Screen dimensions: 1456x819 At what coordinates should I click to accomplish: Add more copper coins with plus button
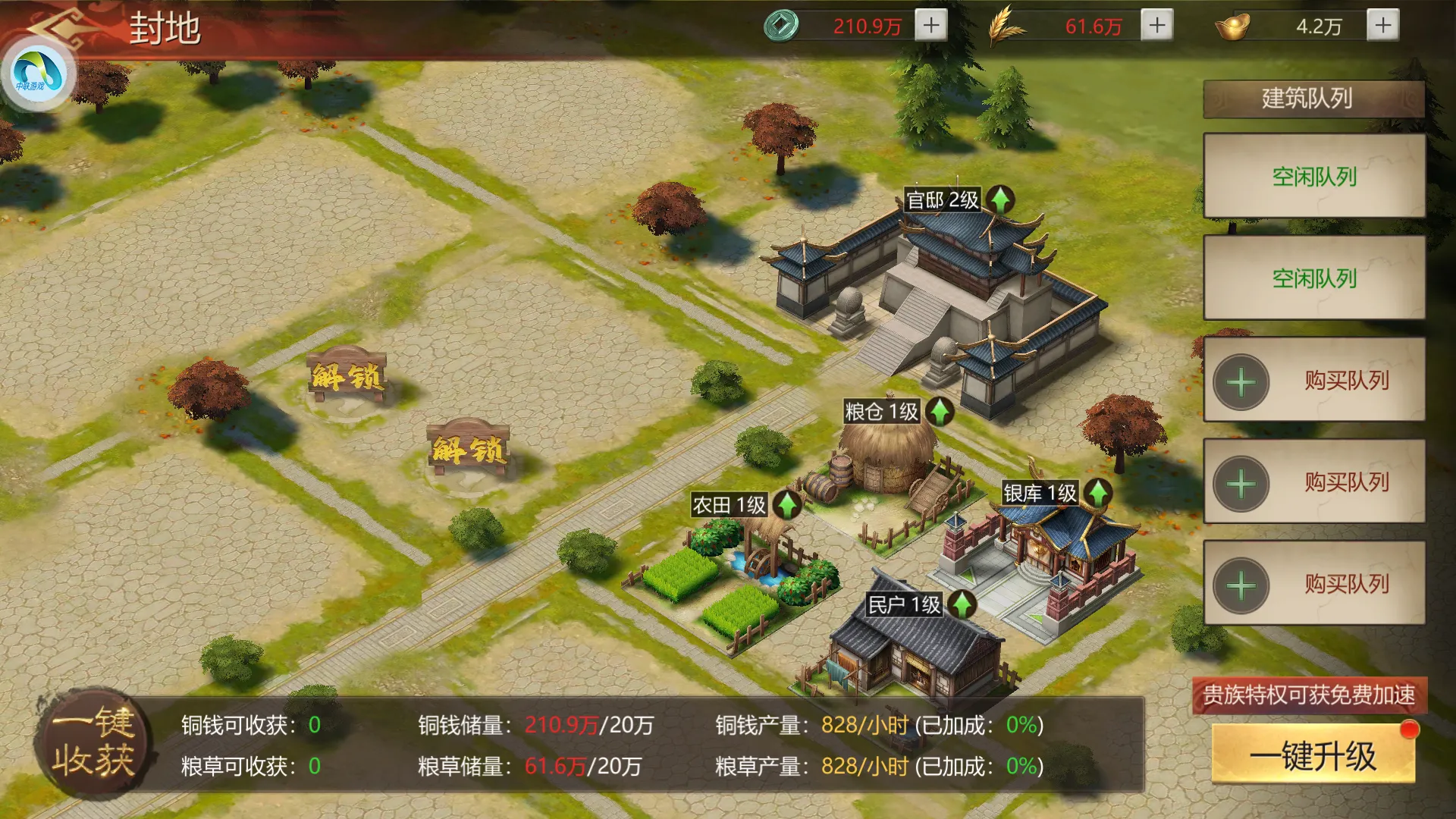pos(931,25)
